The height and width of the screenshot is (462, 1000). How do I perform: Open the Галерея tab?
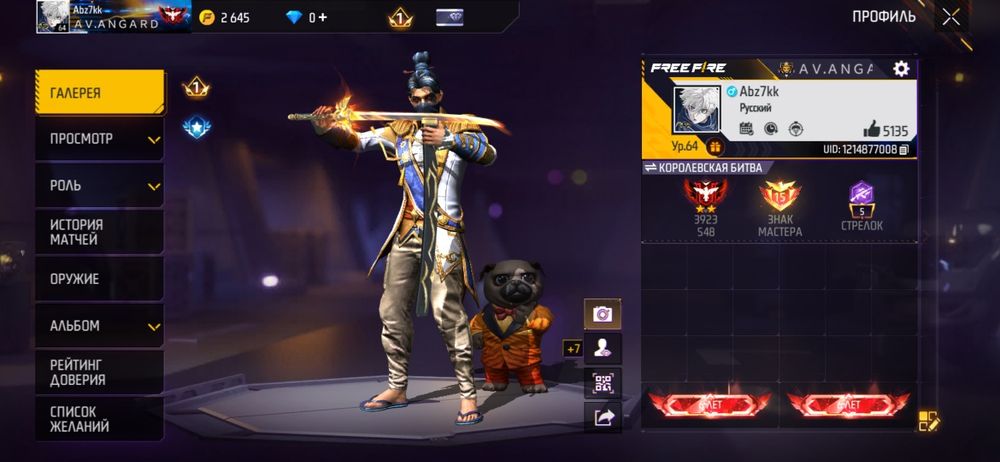point(99,93)
